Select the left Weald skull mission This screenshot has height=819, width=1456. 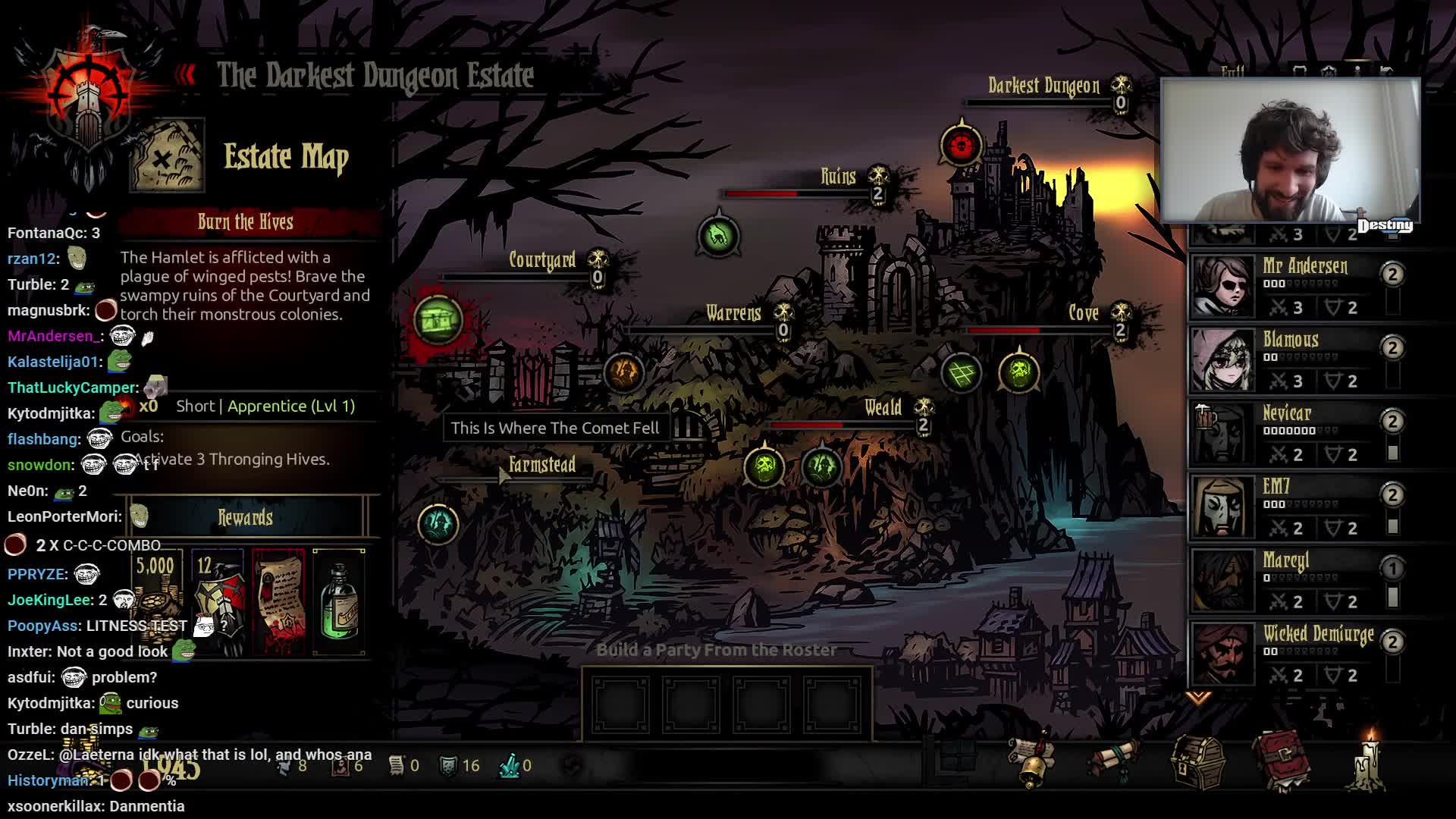[764, 466]
